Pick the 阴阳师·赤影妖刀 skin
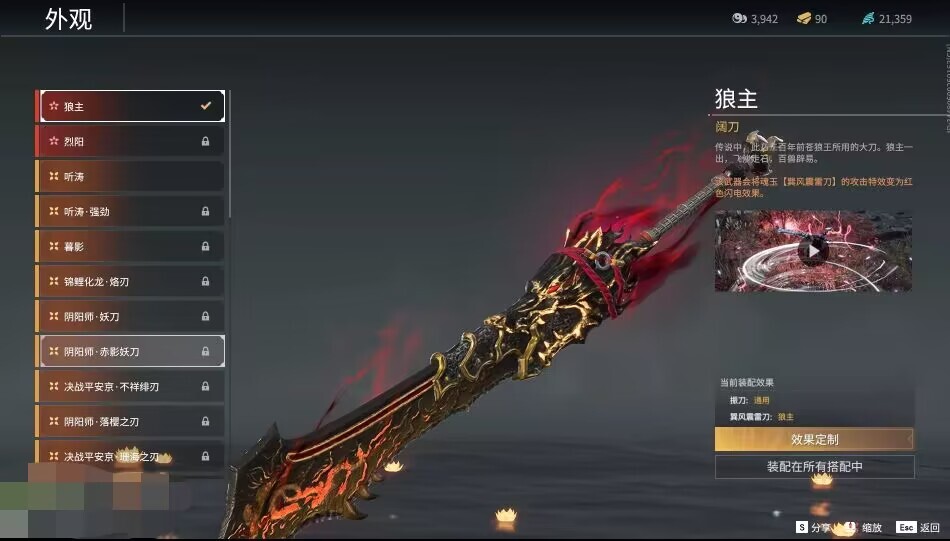 tap(130, 351)
